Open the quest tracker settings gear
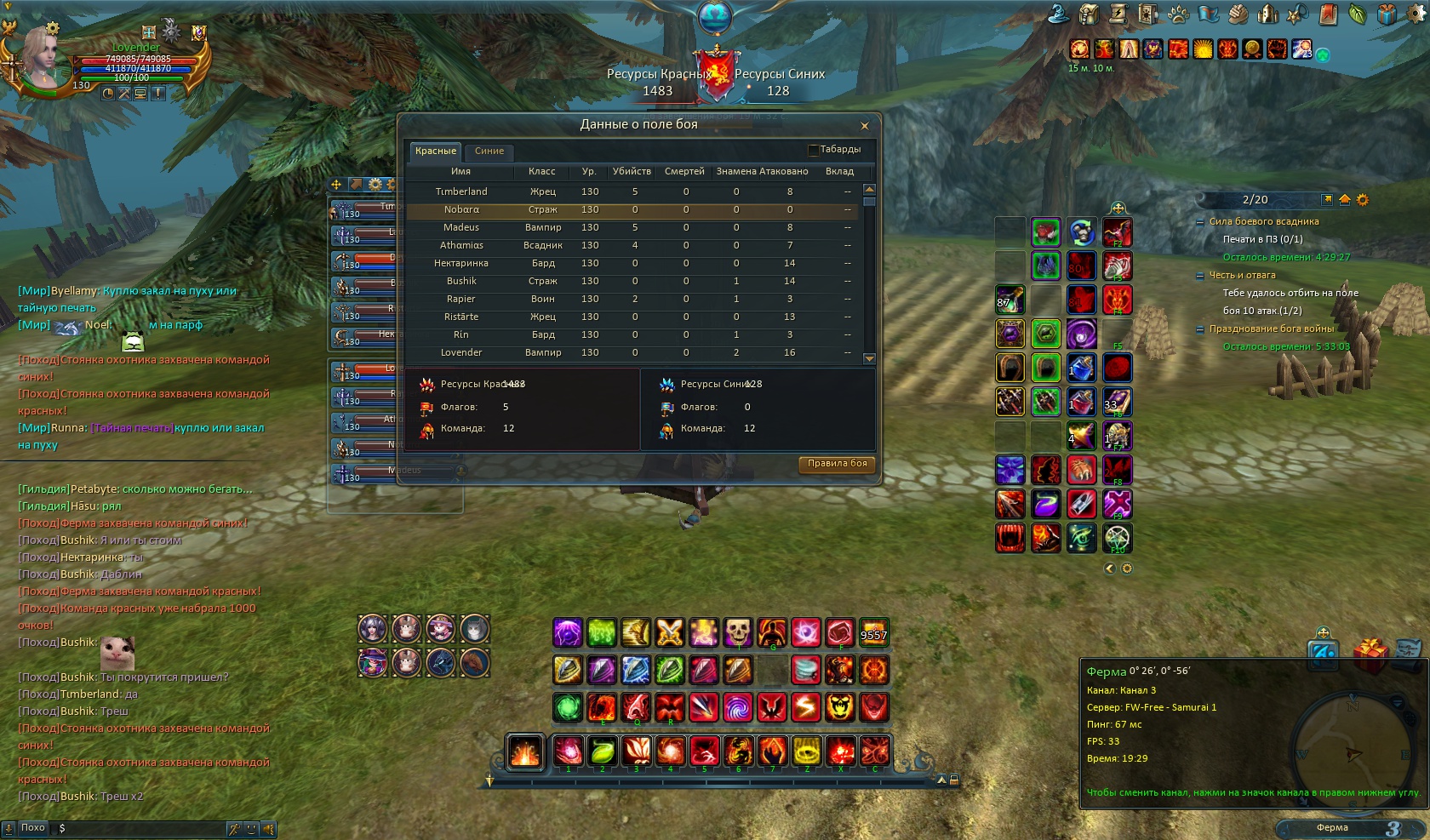Image resolution: width=1430 pixels, height=840 pixels. (x=1363, y=200)
